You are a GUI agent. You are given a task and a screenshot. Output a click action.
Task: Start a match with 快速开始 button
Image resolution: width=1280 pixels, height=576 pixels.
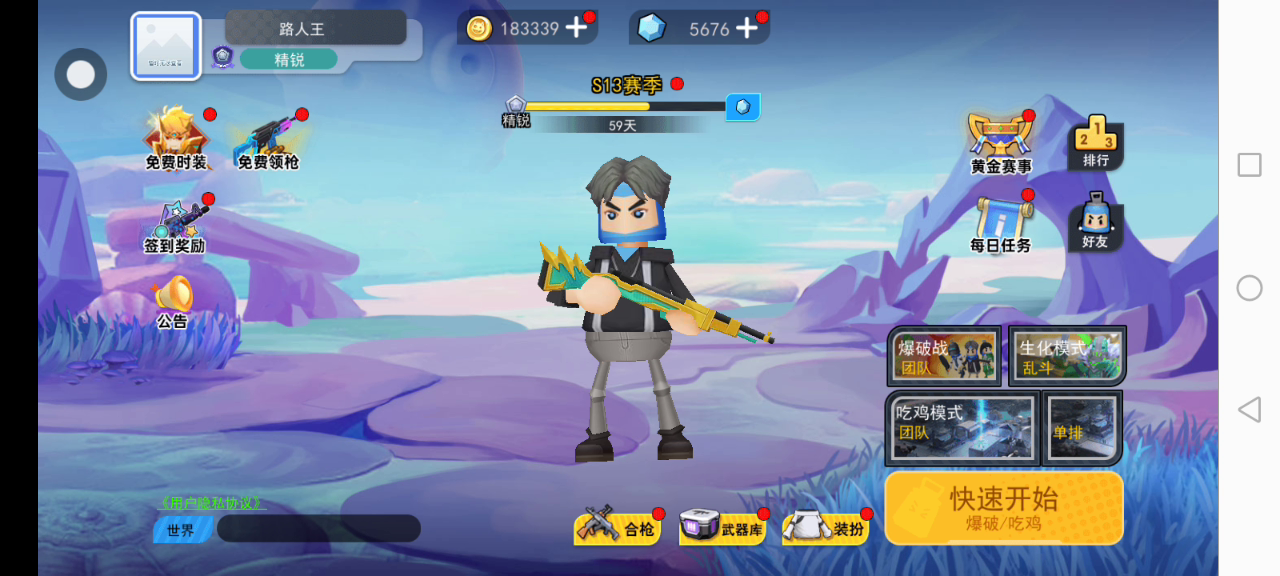tap(1003, 508)
